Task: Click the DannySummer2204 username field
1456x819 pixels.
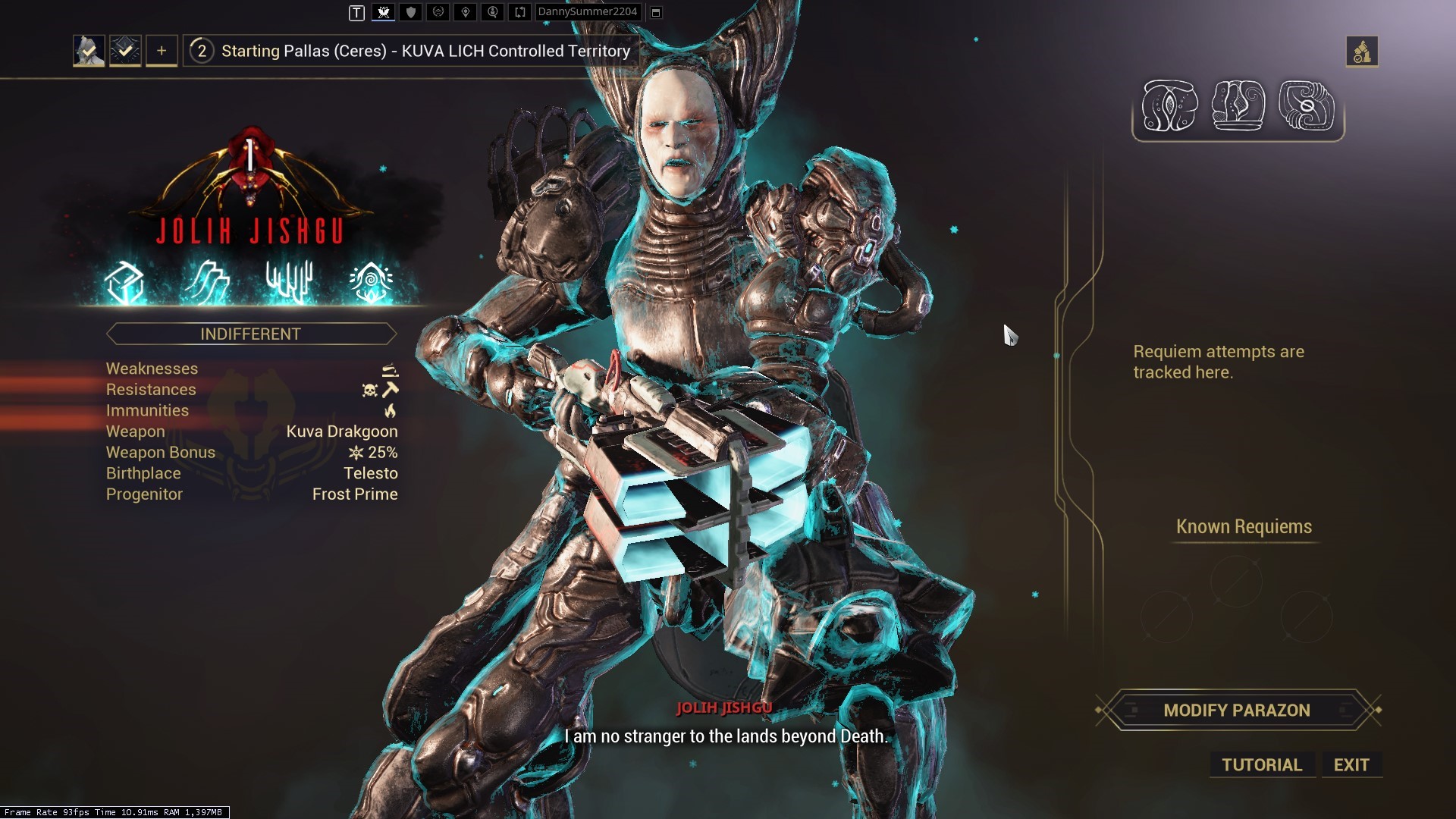Action: 588,12
